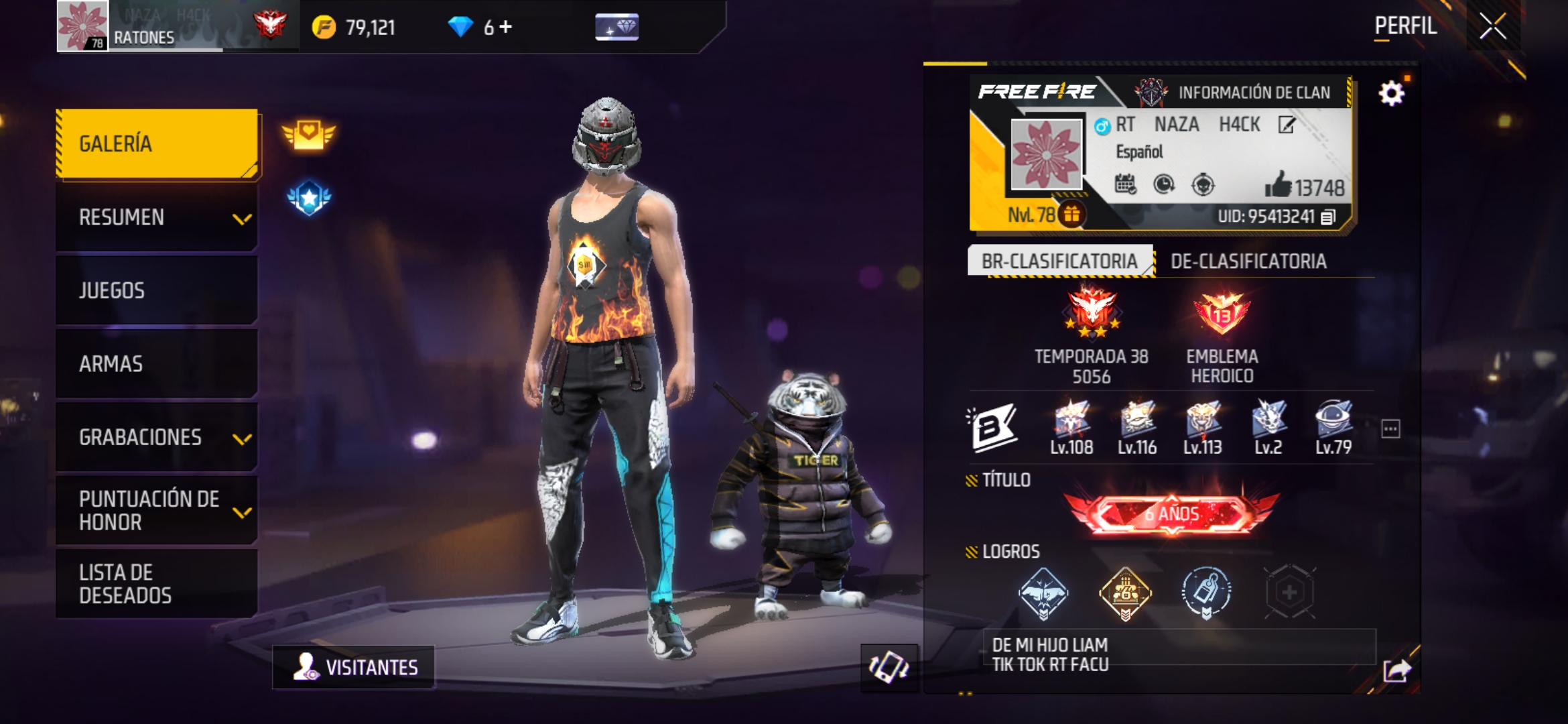Show the Lista de Deseados
Viewport: 1568px width, 724px height.
pos(157,584)
